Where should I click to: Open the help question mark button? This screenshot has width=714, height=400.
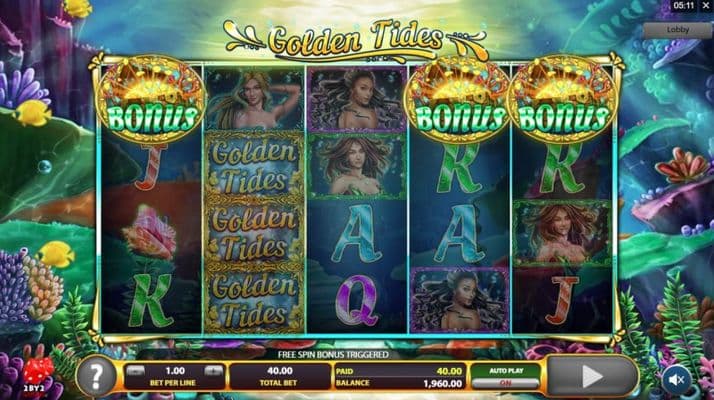pos(96,377)
